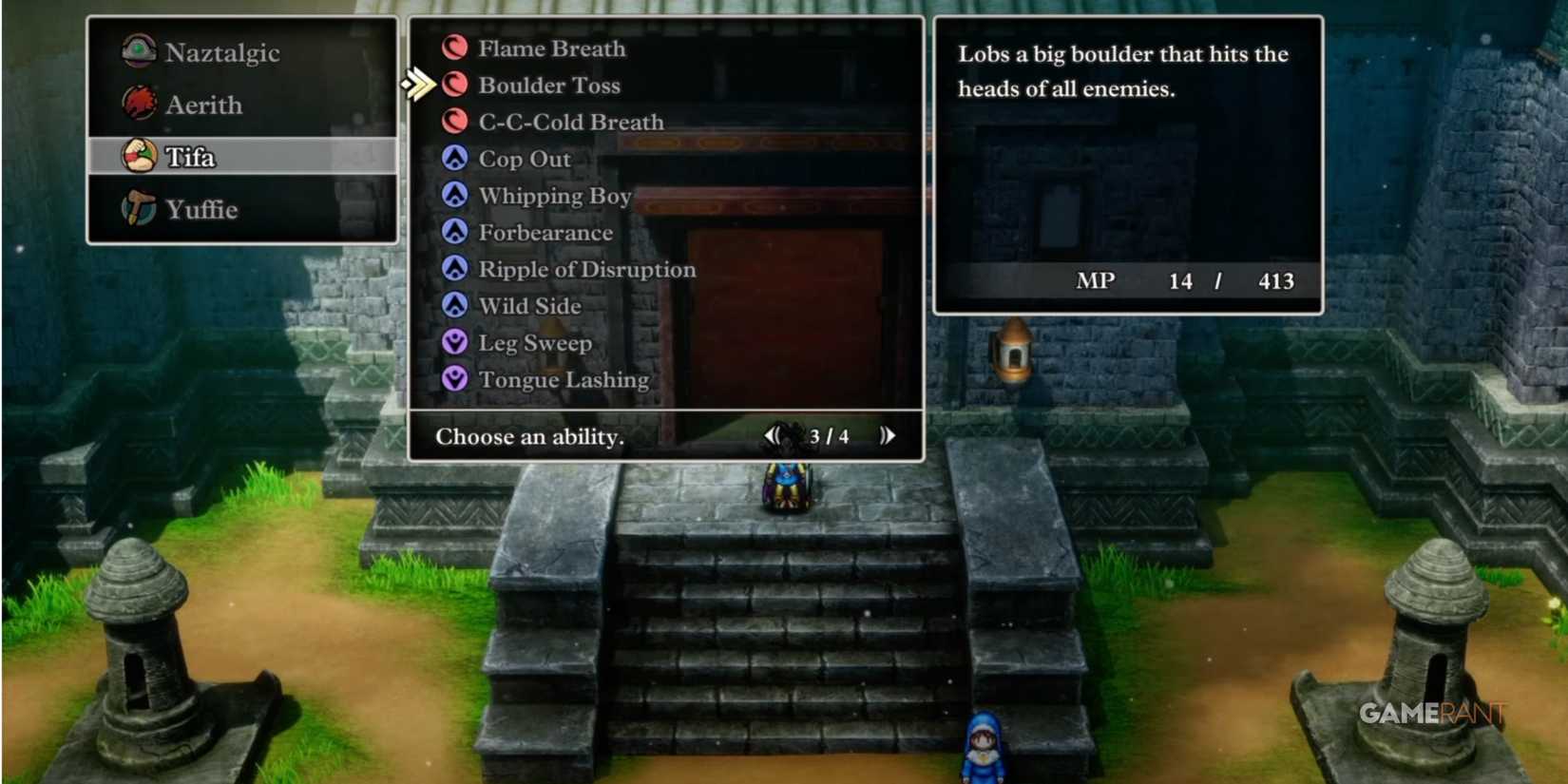Click Aerith's portrait icon

tap(138, 105)
